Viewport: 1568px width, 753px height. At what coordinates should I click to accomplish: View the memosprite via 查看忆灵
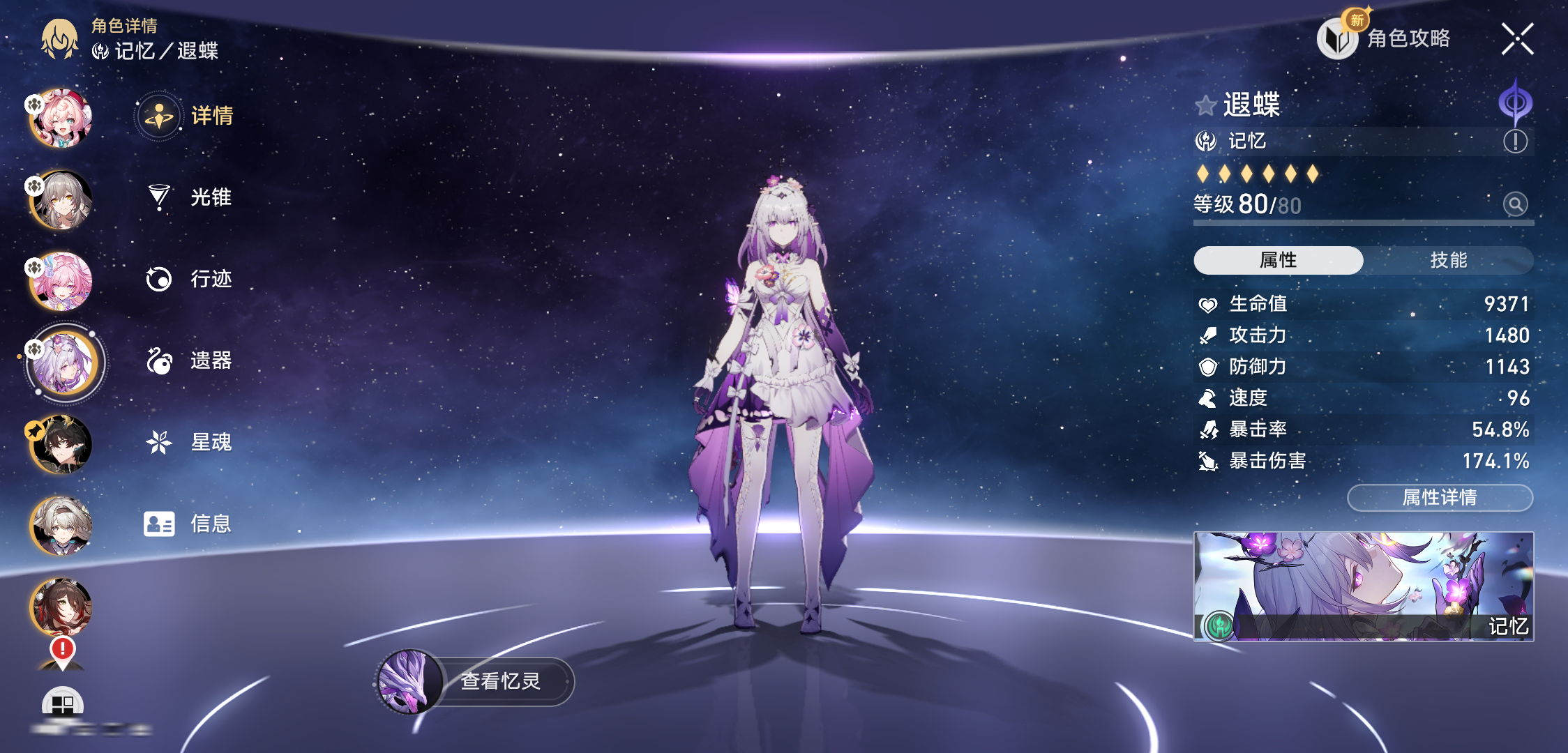pos(476,681)
